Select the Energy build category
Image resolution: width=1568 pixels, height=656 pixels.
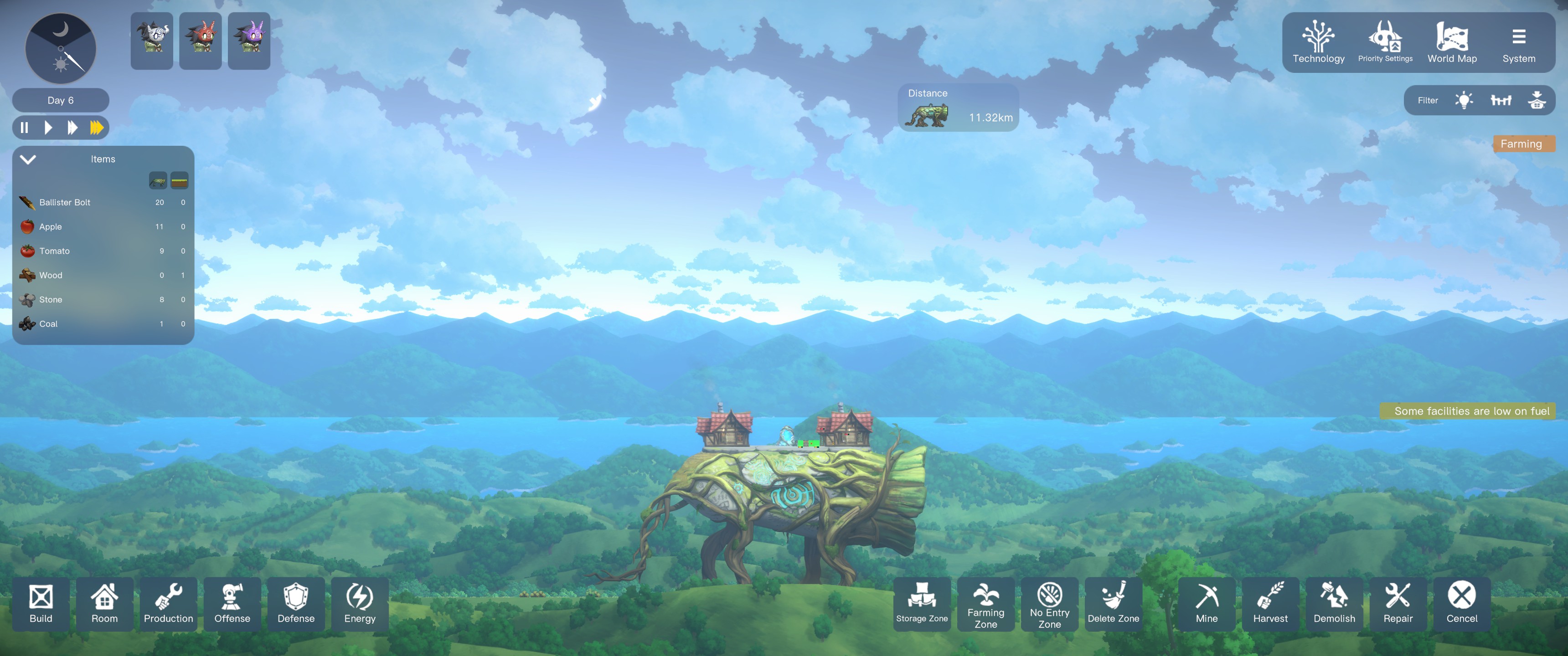[x=360, y=604]
